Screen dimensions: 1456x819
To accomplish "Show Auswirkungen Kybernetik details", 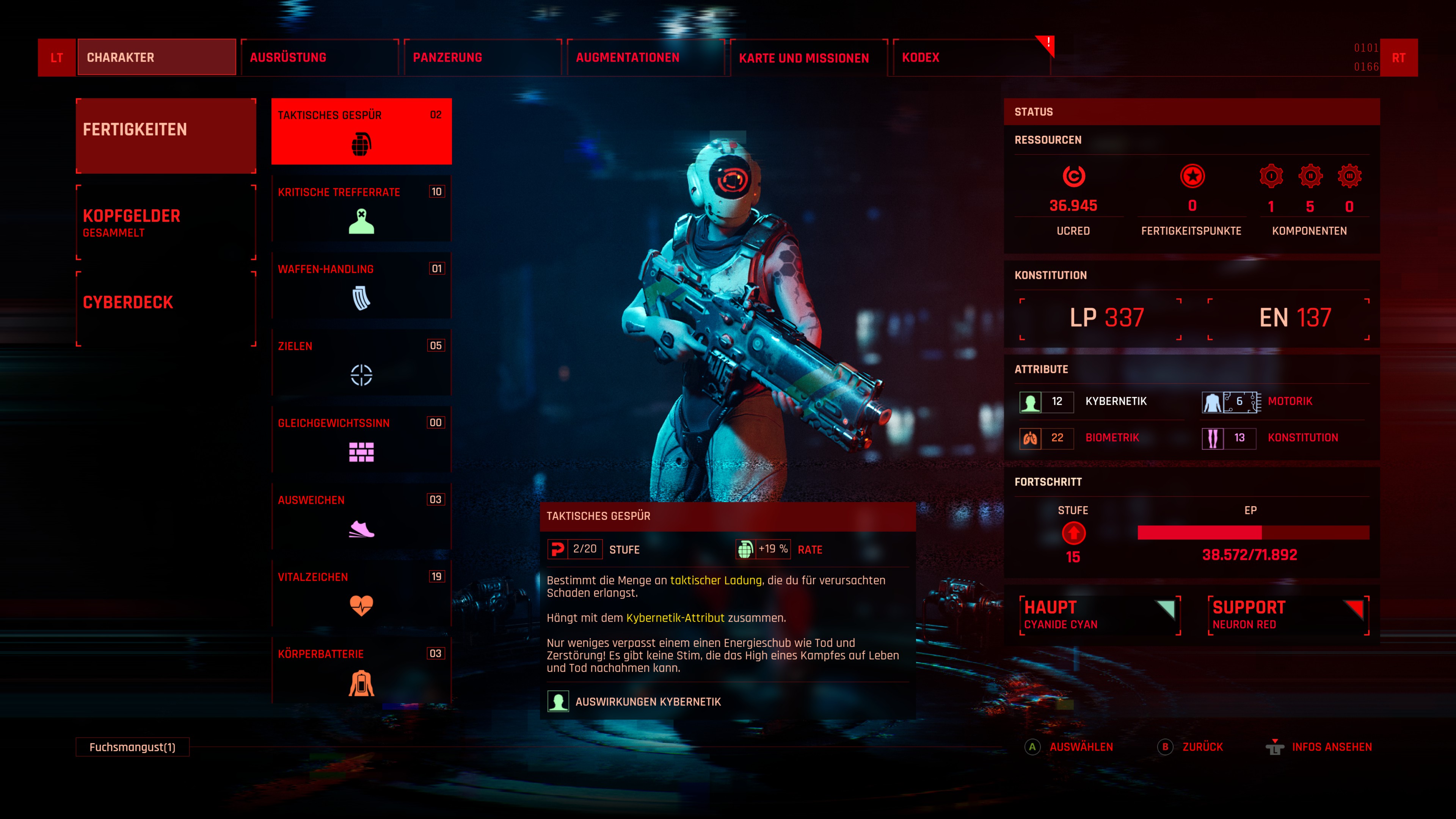I will pos(647,701).
